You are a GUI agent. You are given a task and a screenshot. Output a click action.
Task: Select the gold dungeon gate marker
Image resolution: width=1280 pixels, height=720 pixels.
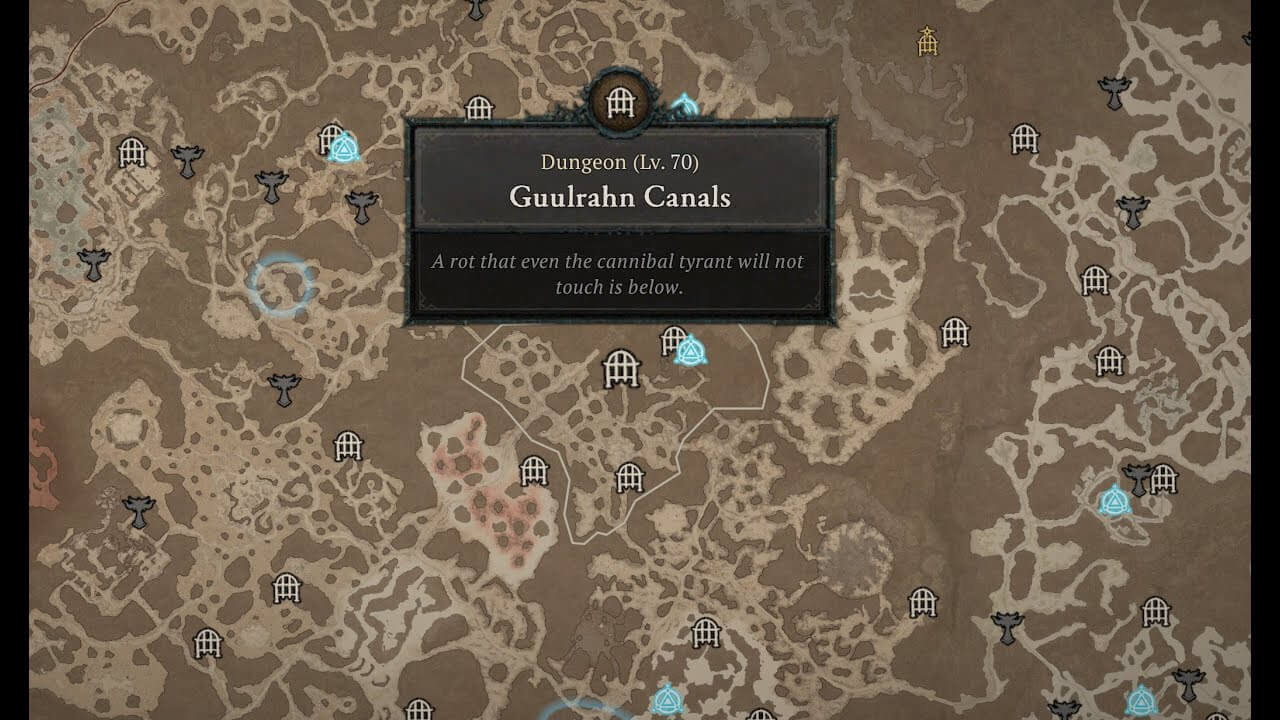928,41
